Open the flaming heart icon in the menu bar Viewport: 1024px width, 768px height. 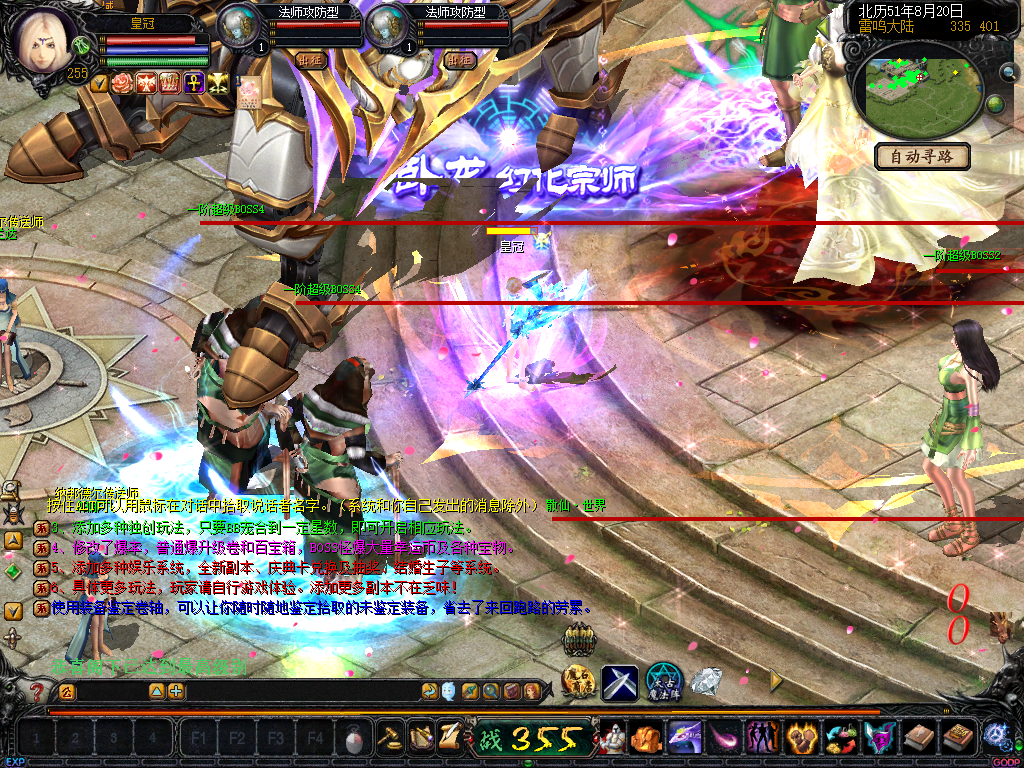[x=802, y=739]
